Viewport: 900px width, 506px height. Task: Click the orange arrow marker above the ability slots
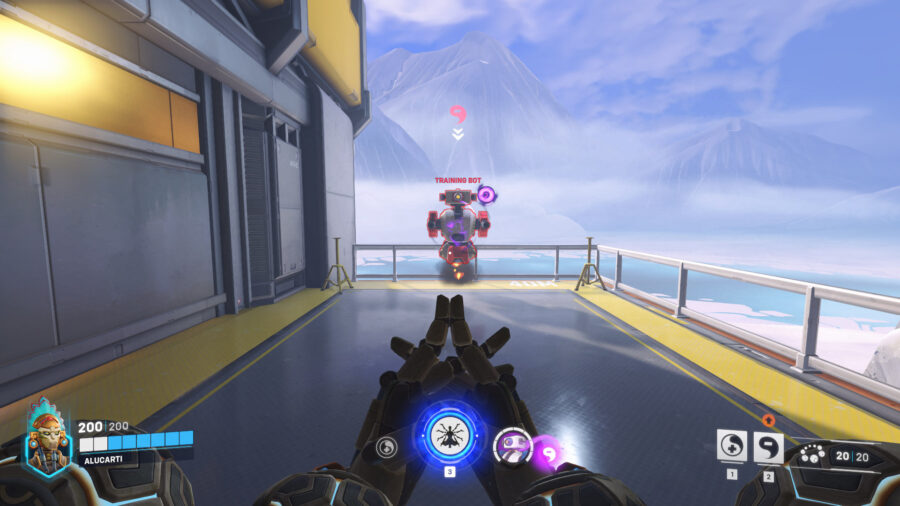click(768, 421)
